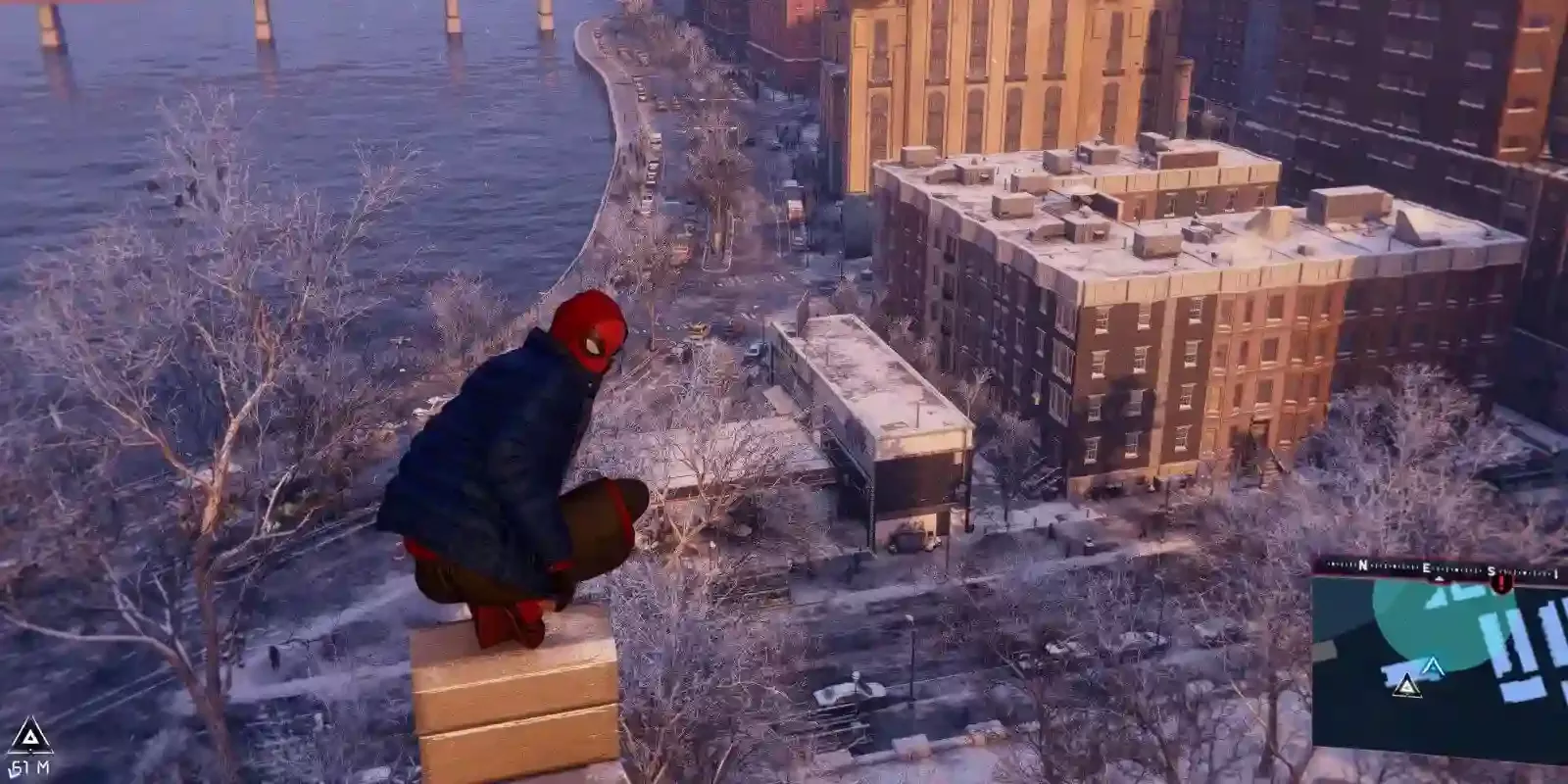Click the red exclamation alert on the minimap
1568x784 pixels.
click(1501, 584)
